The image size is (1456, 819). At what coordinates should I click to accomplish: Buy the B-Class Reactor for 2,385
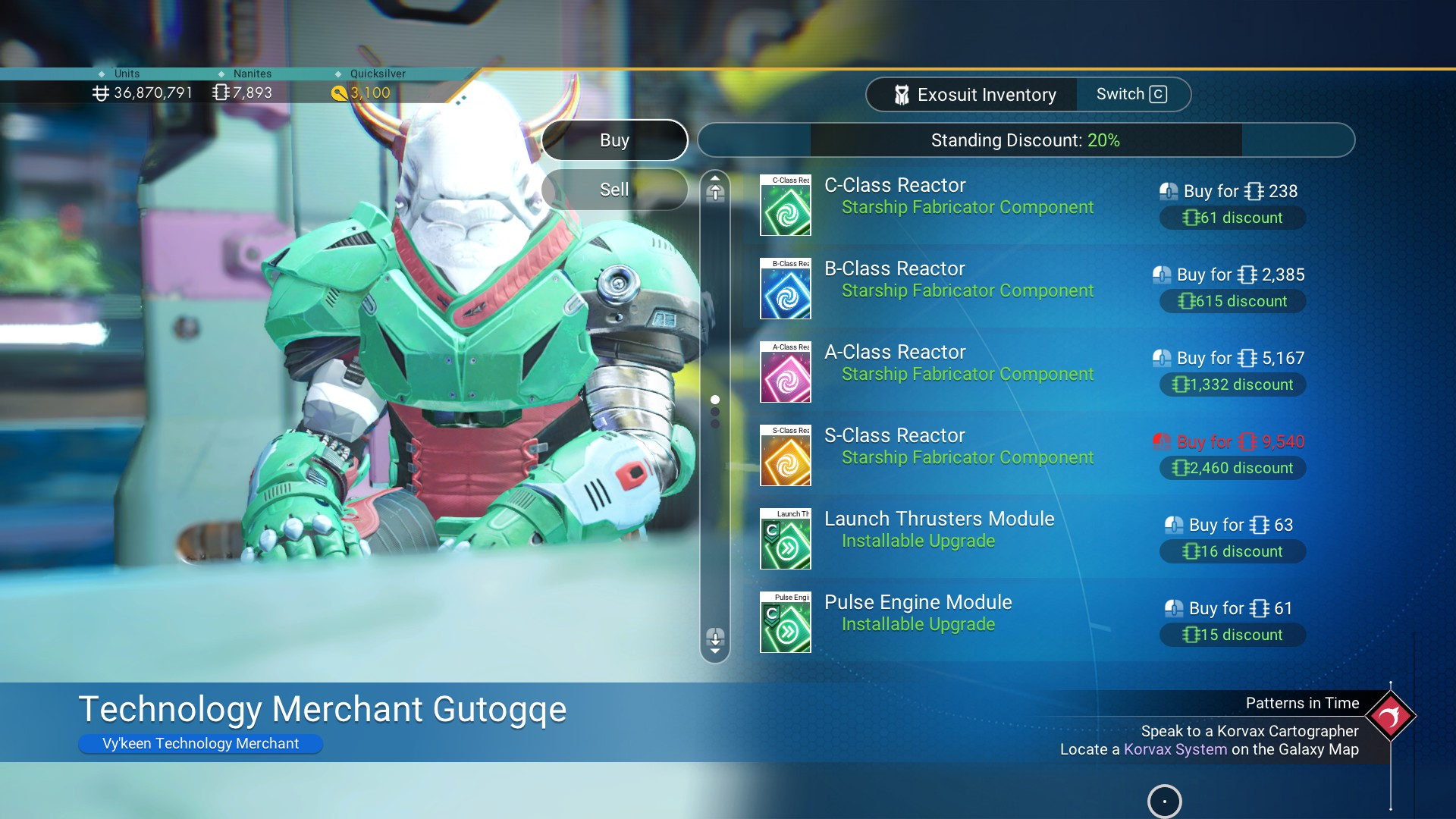pyautogui.click(x=1229, y=275)
